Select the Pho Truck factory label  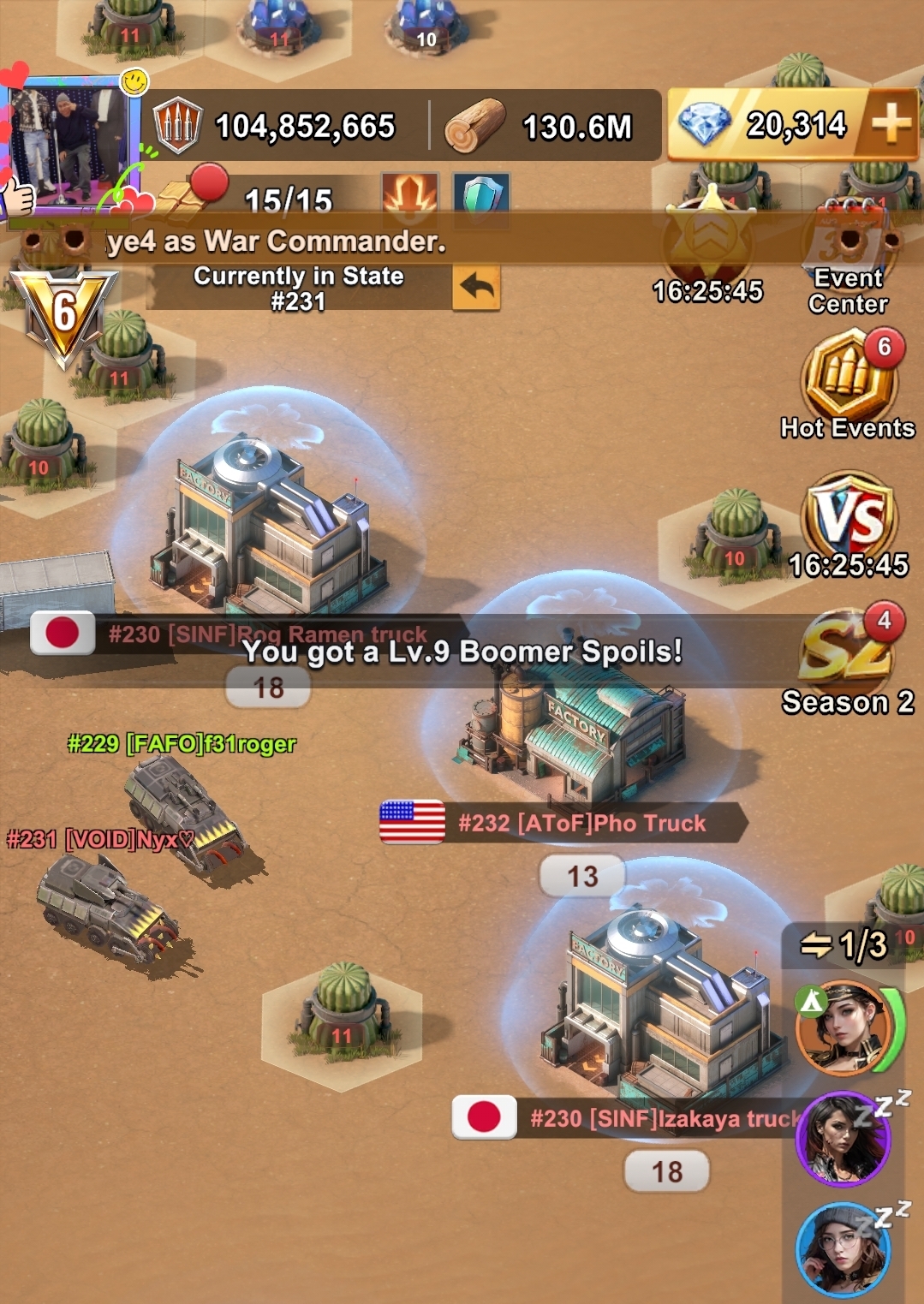582,823
